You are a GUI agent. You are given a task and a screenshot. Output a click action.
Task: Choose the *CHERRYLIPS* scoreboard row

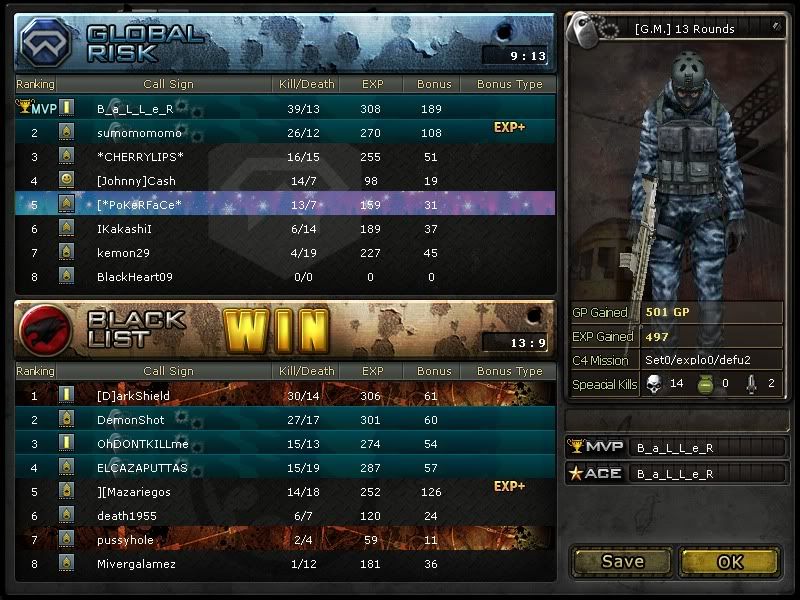point(284,156)
